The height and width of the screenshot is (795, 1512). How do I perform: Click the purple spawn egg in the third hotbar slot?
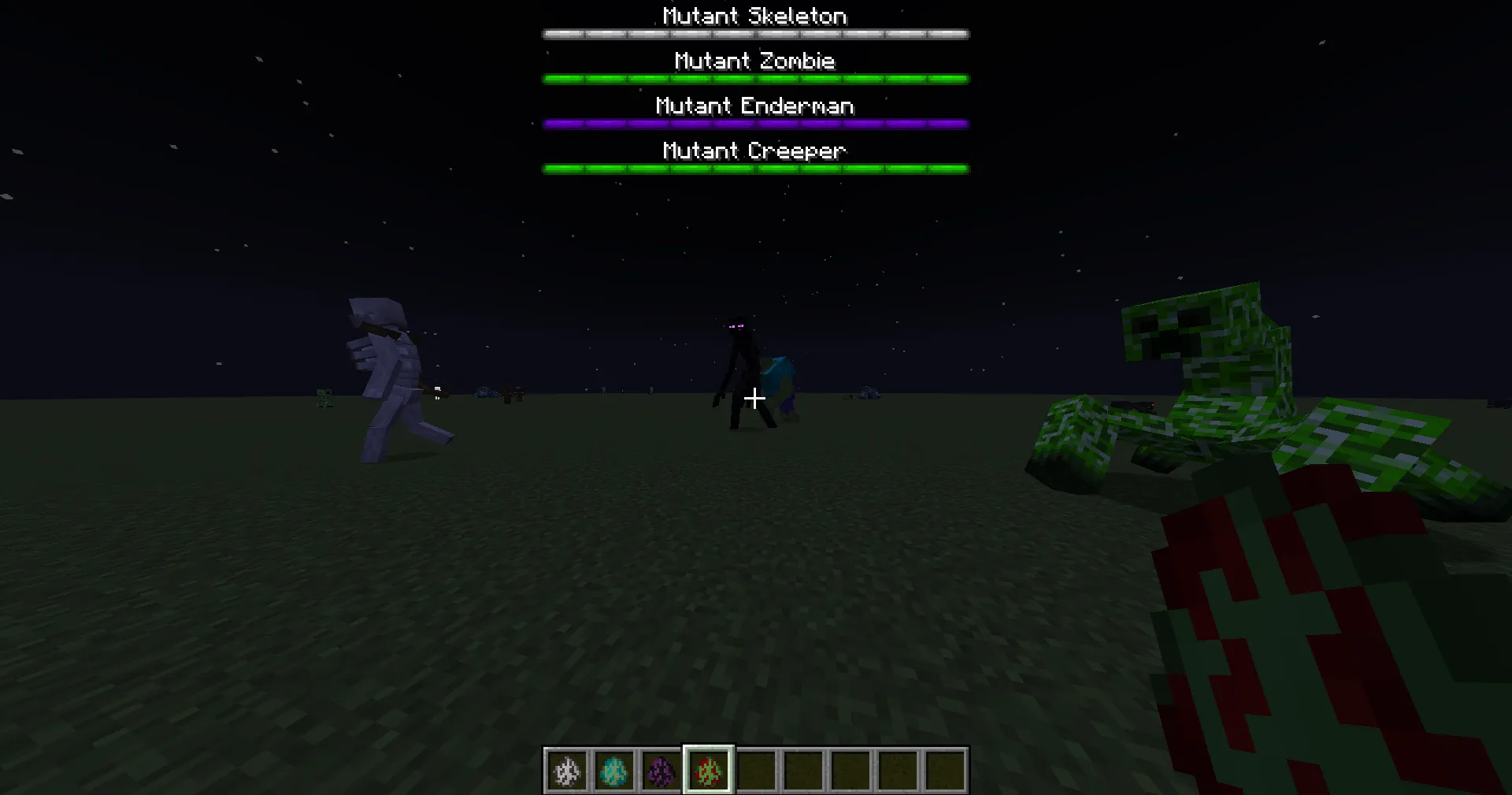coord(661,771)
